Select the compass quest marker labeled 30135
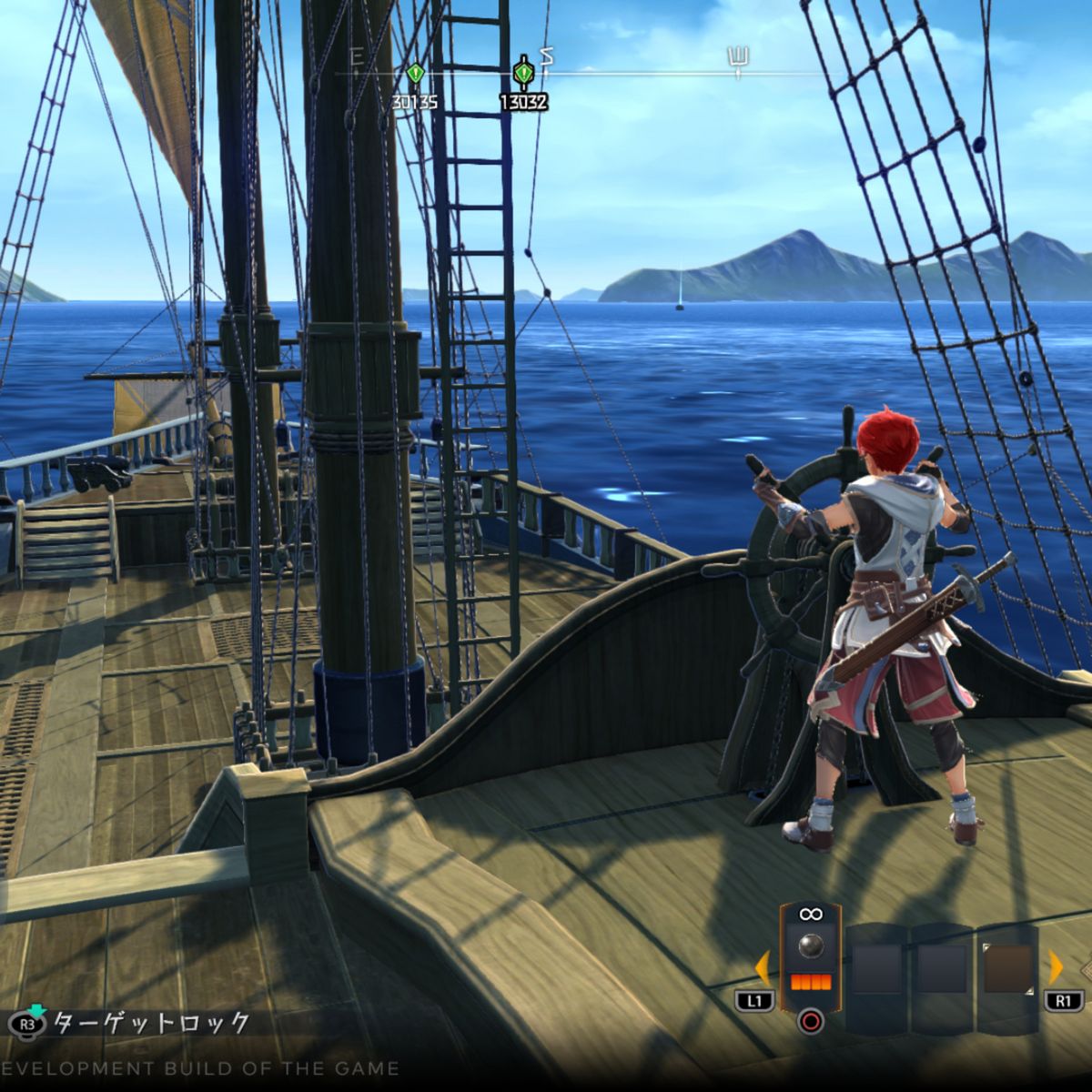 [415, 73]
